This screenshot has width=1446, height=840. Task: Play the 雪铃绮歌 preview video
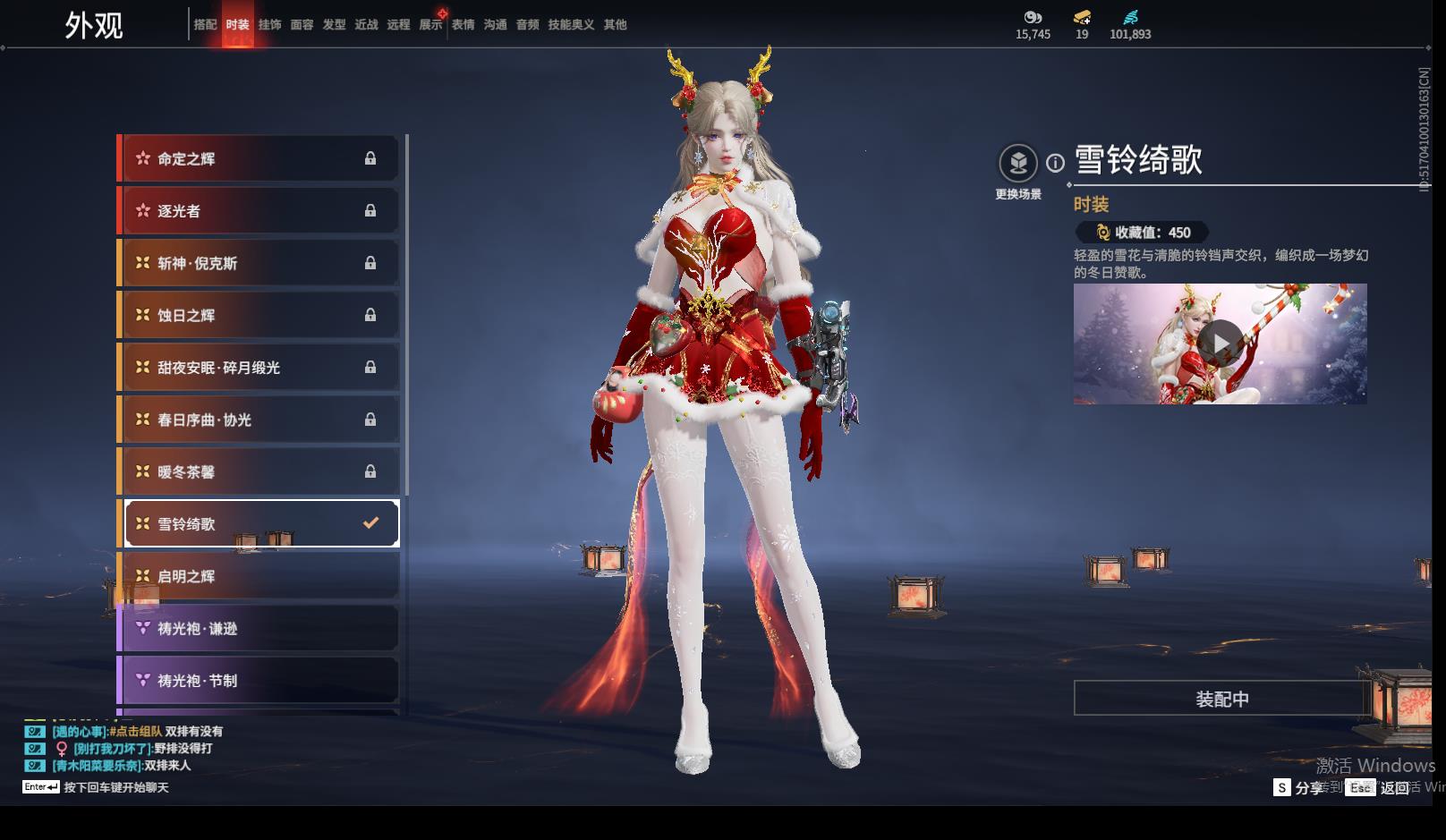point(1220,344)
